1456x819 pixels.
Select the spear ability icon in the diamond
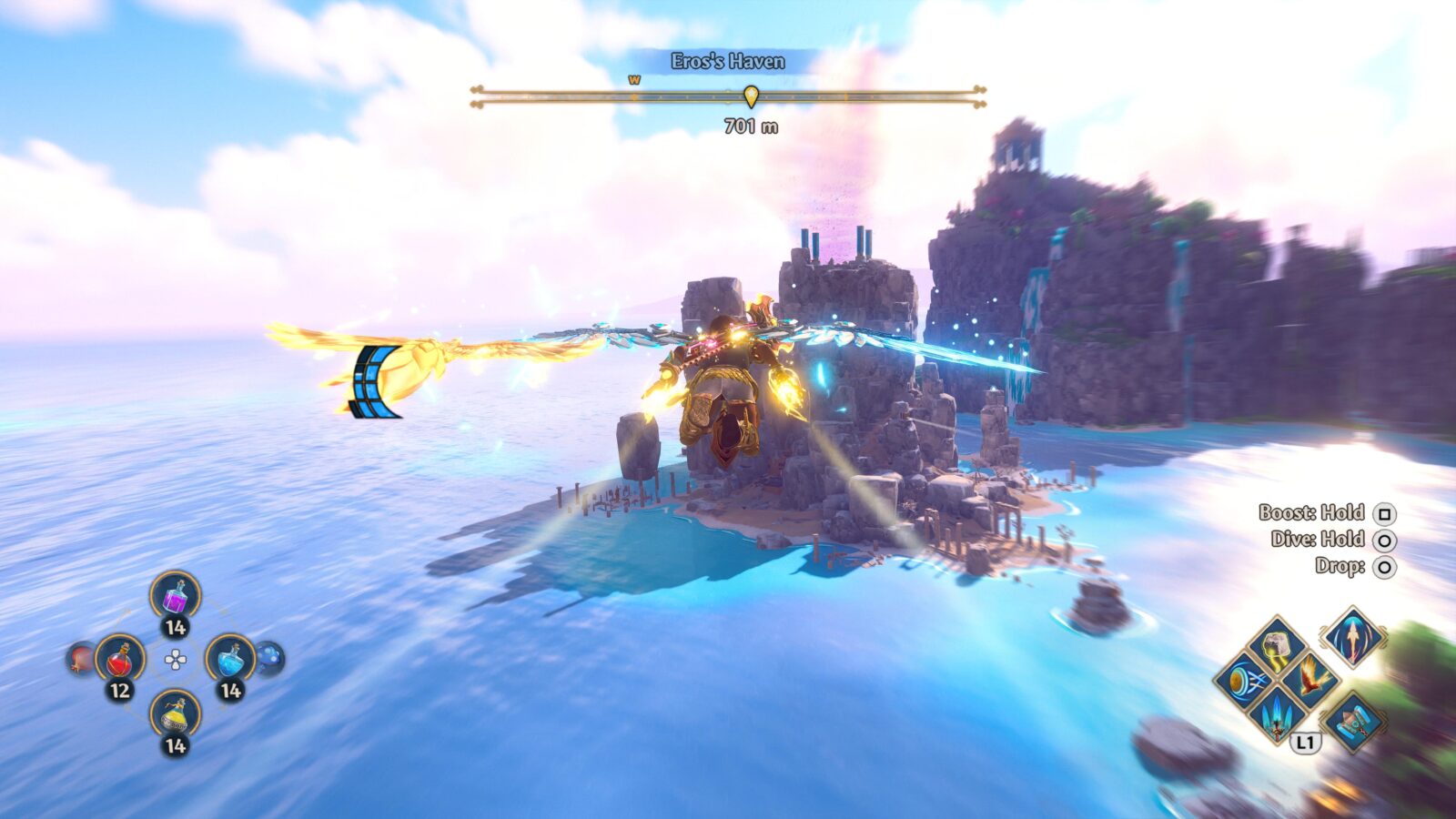1353,641
